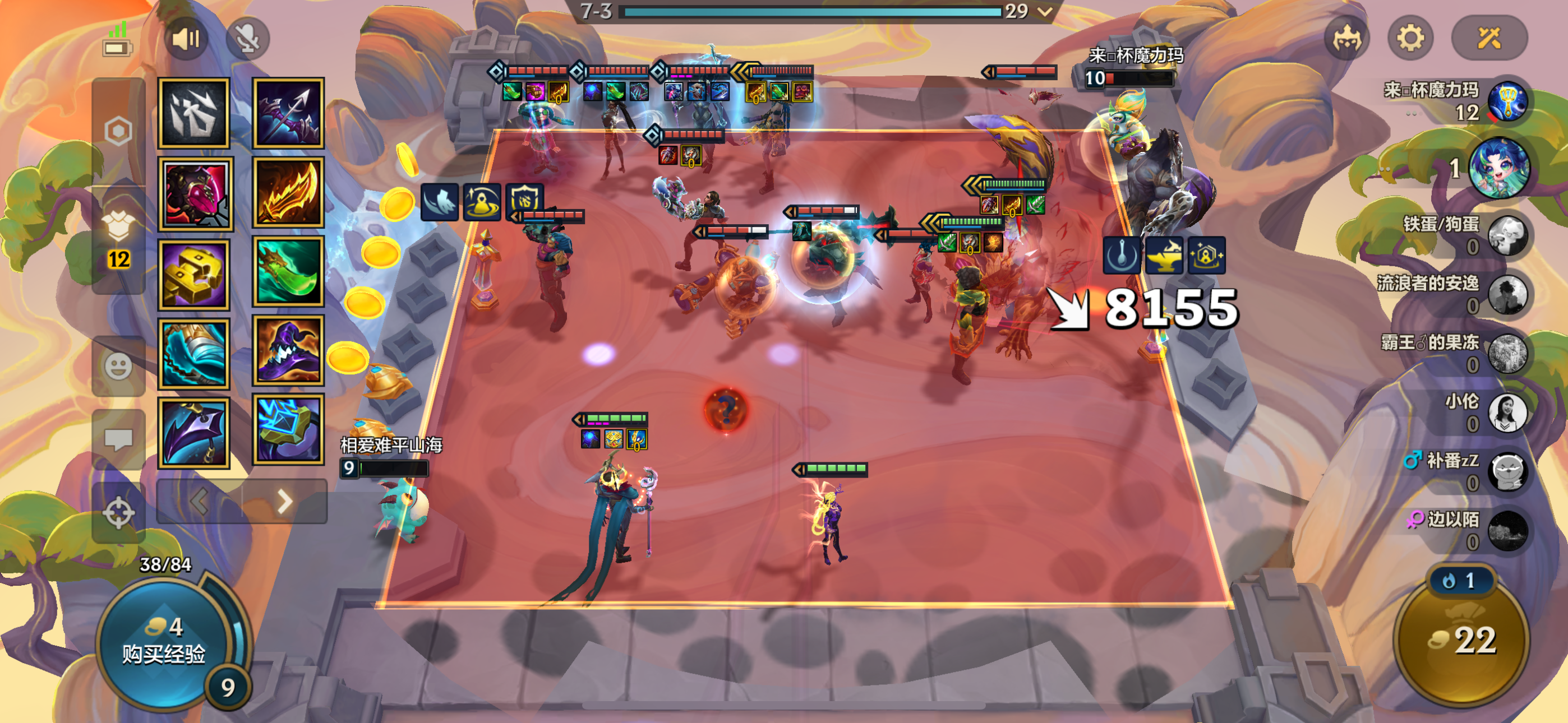
Task: Toggle the speaker sound button
Action: (x=186, y=39)
